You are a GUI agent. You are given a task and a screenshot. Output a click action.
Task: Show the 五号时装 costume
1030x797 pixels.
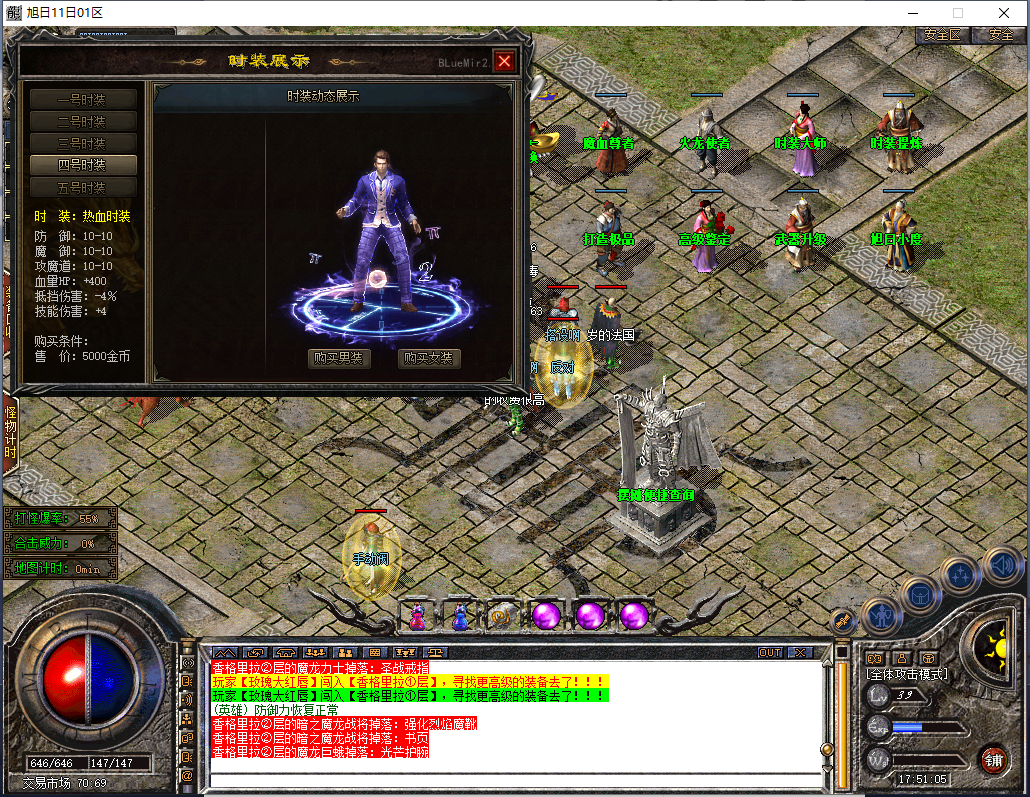(82, 187)
